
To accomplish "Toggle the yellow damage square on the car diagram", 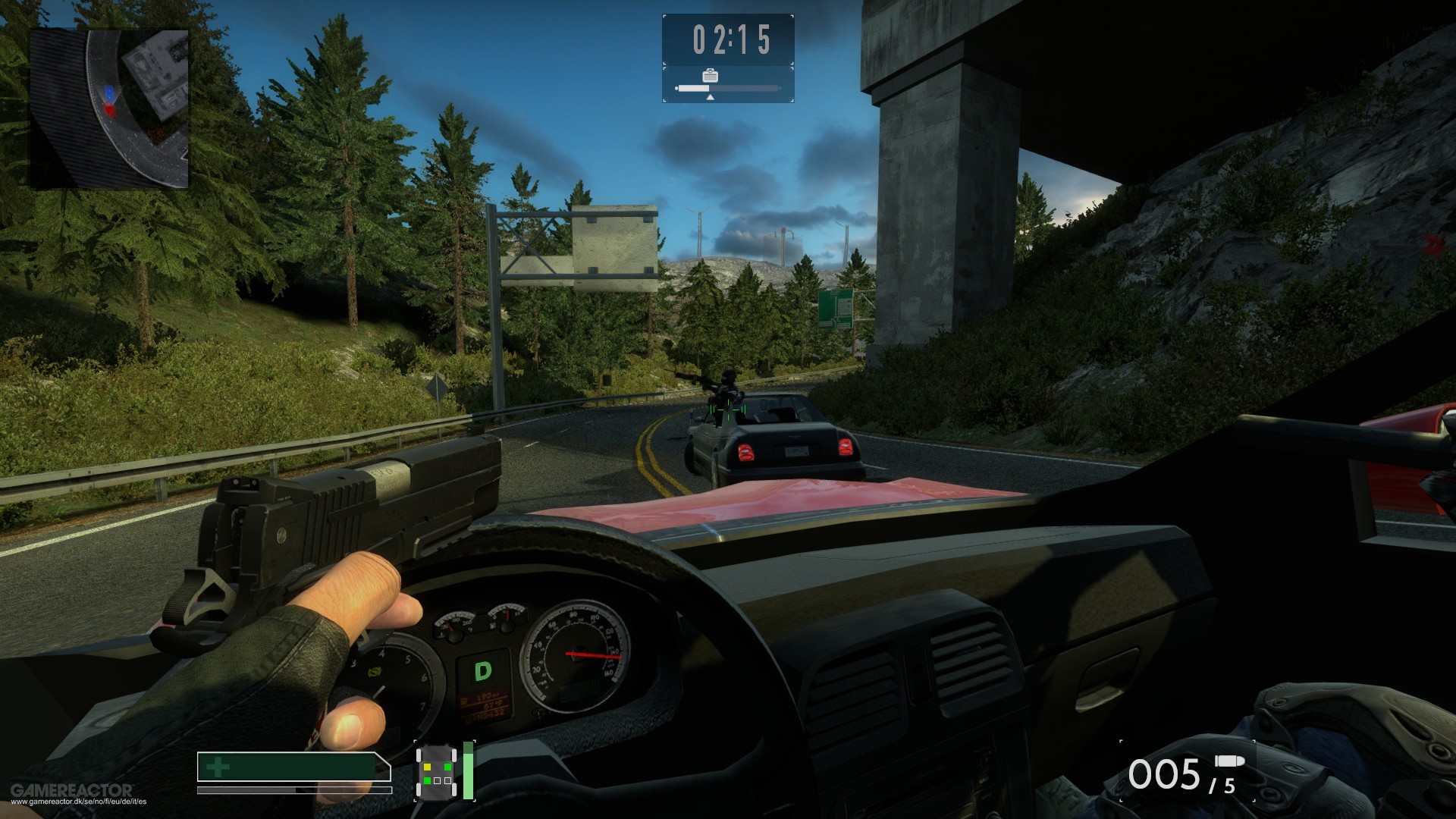I will (427, 767).
